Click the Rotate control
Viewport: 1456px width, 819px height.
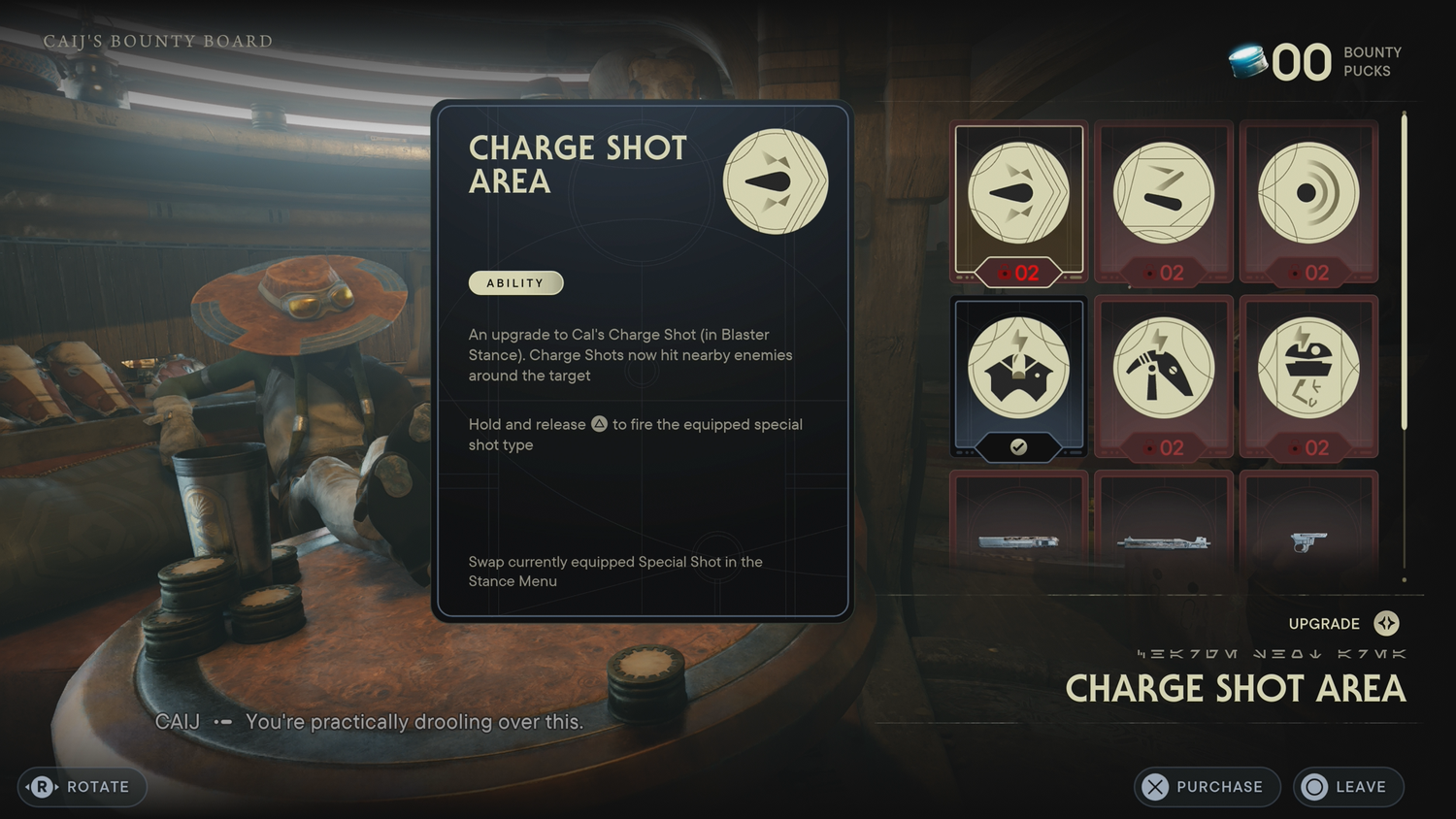tap(83, 787)
